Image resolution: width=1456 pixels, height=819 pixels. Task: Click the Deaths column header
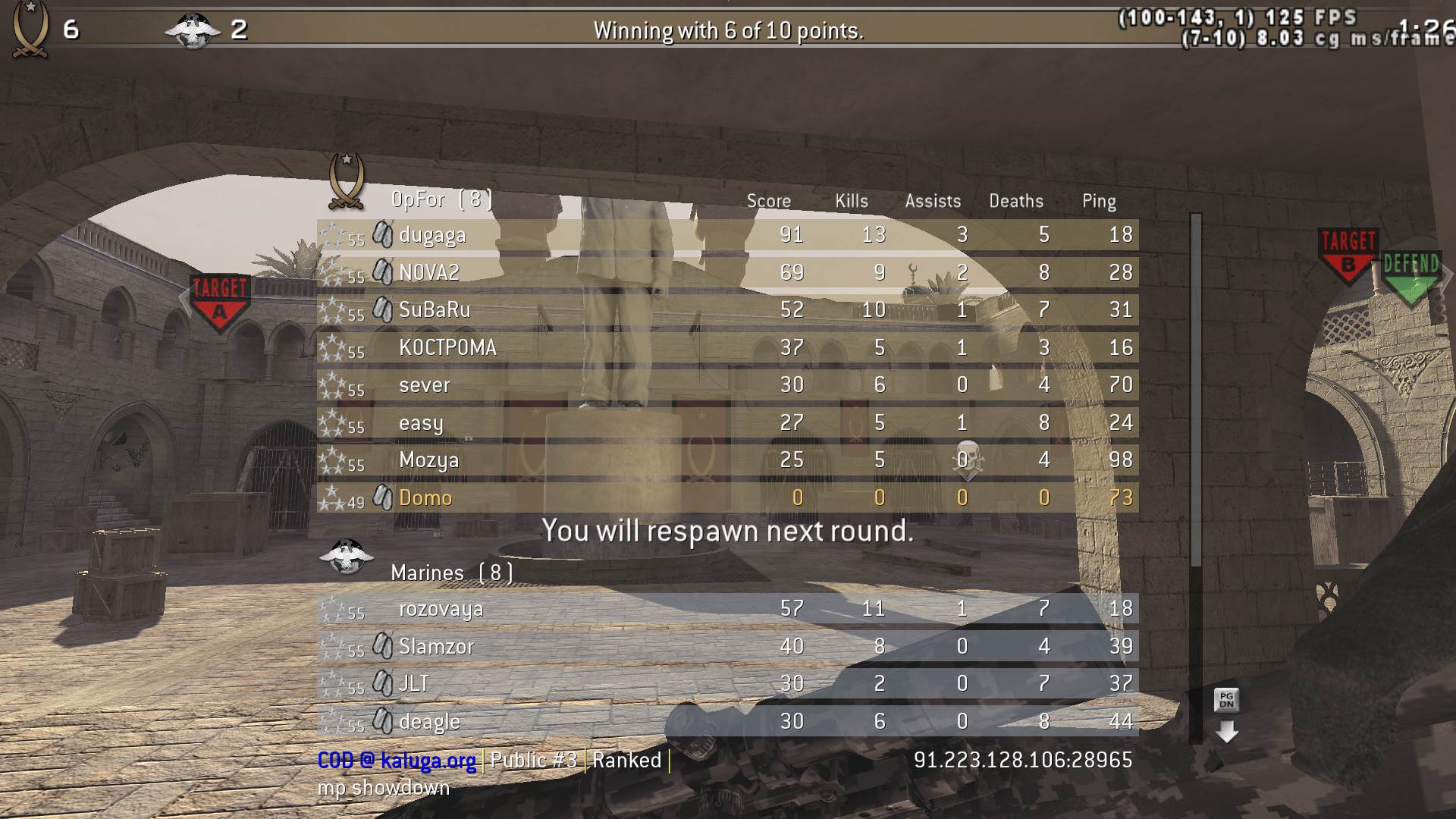click(x=1016, y=201)
